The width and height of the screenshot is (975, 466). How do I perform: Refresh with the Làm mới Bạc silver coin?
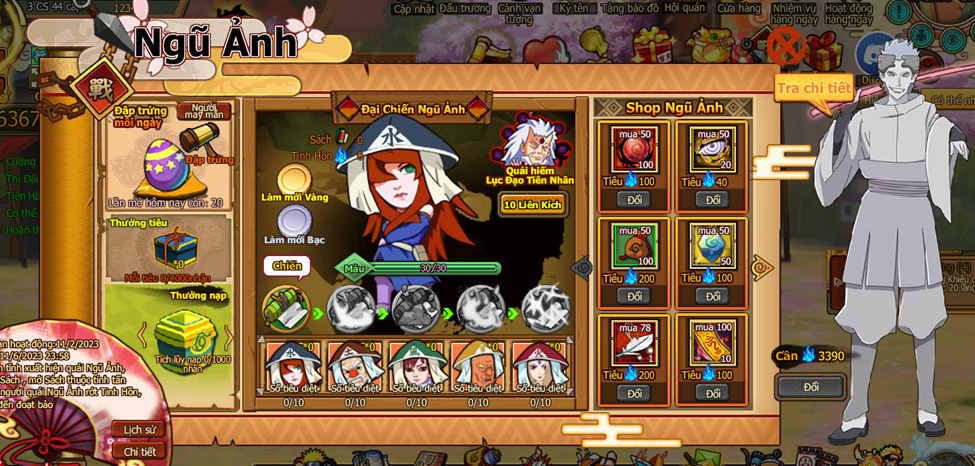294,221
